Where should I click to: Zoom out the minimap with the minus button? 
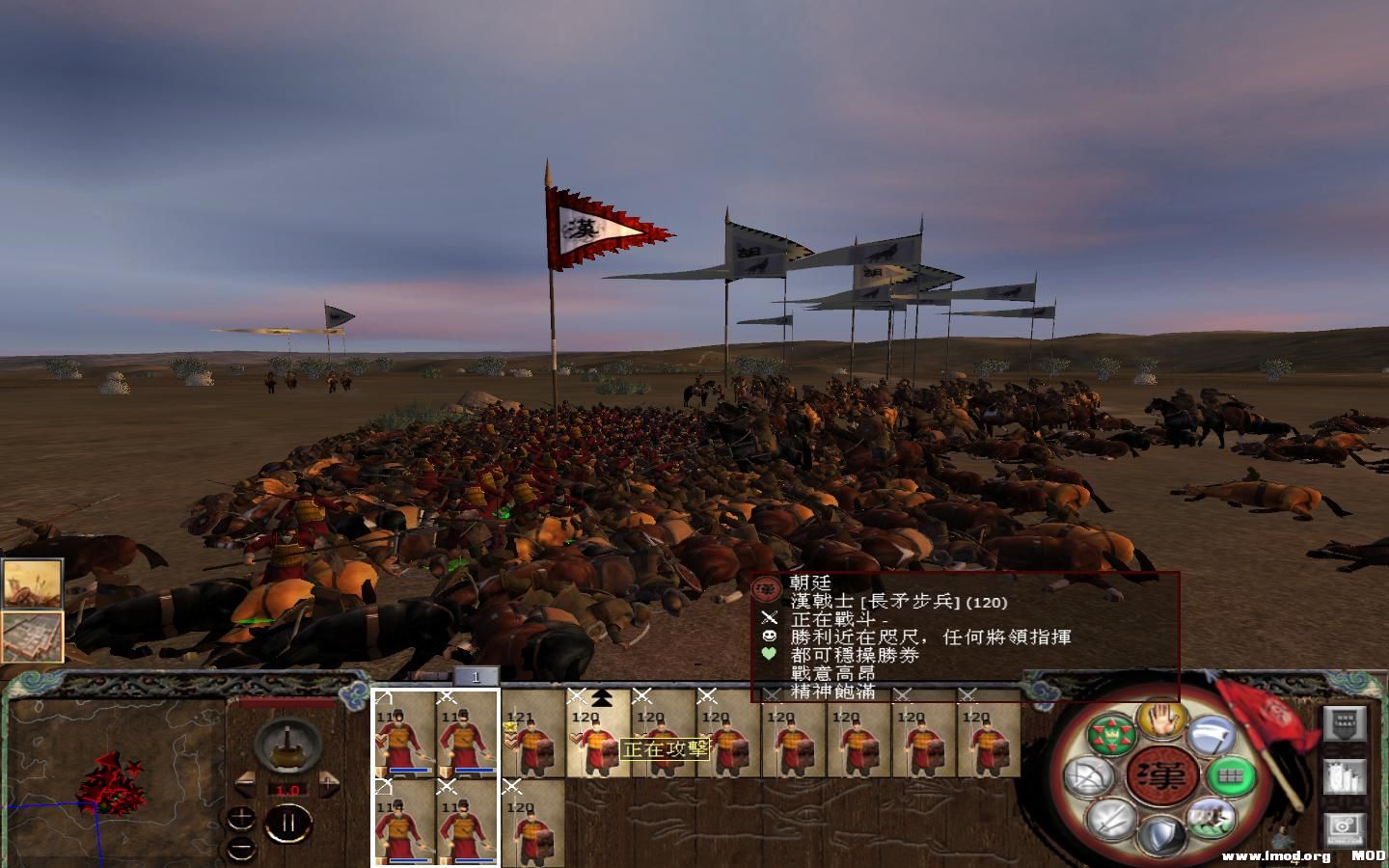click(x=242, y=848)
